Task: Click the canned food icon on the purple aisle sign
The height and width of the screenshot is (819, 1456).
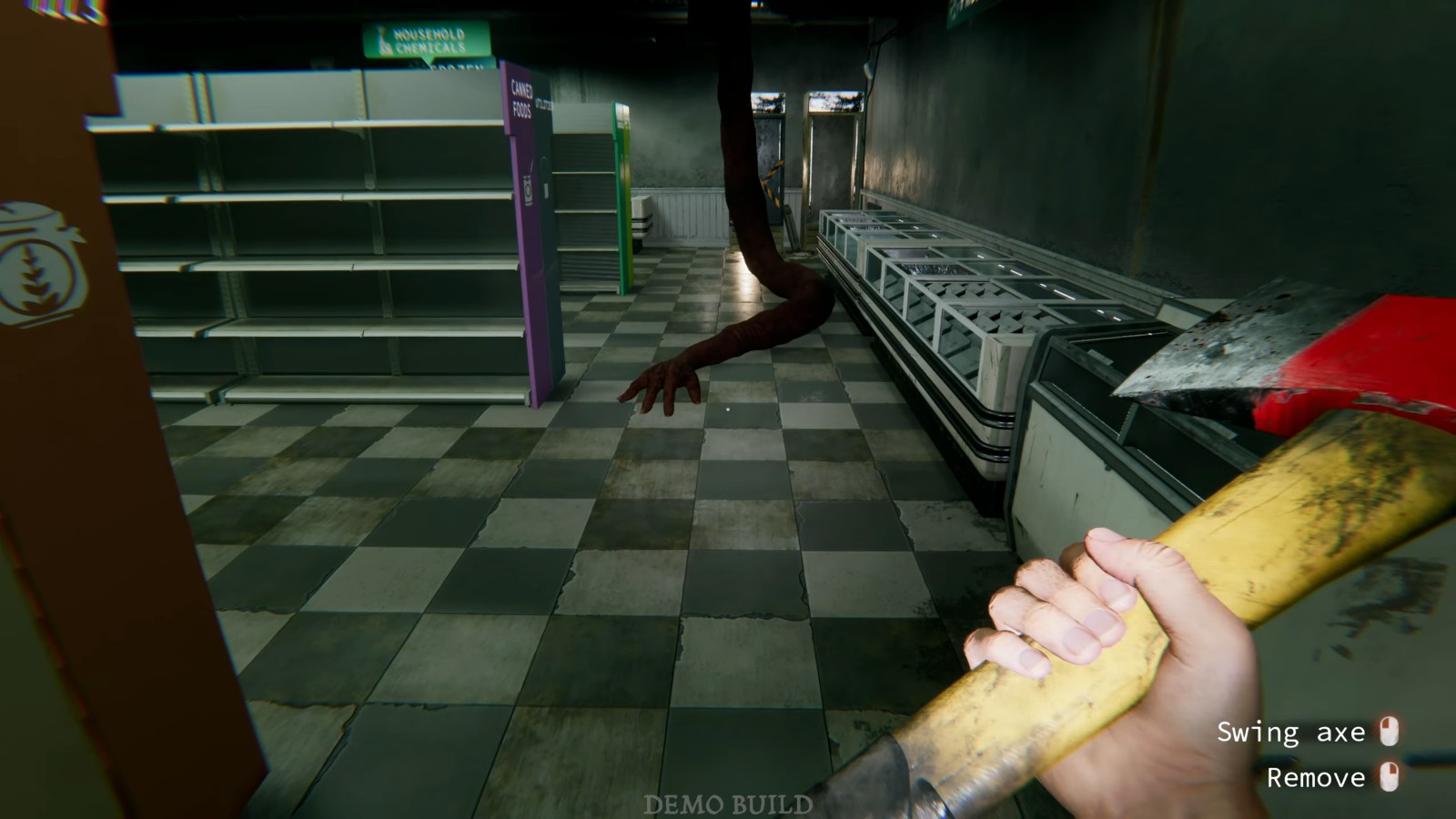Action: pyautogui.click(x=528, y=189)
